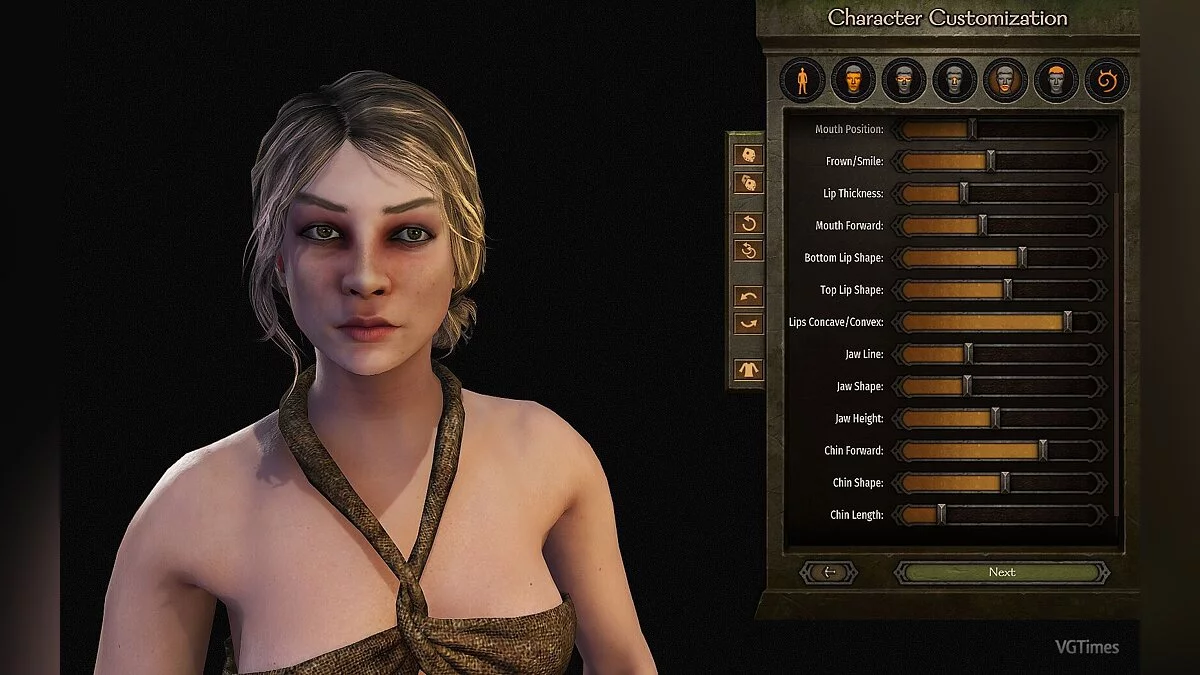Click the single die randomize button
1200x675 pixels.
click(748, 155)
